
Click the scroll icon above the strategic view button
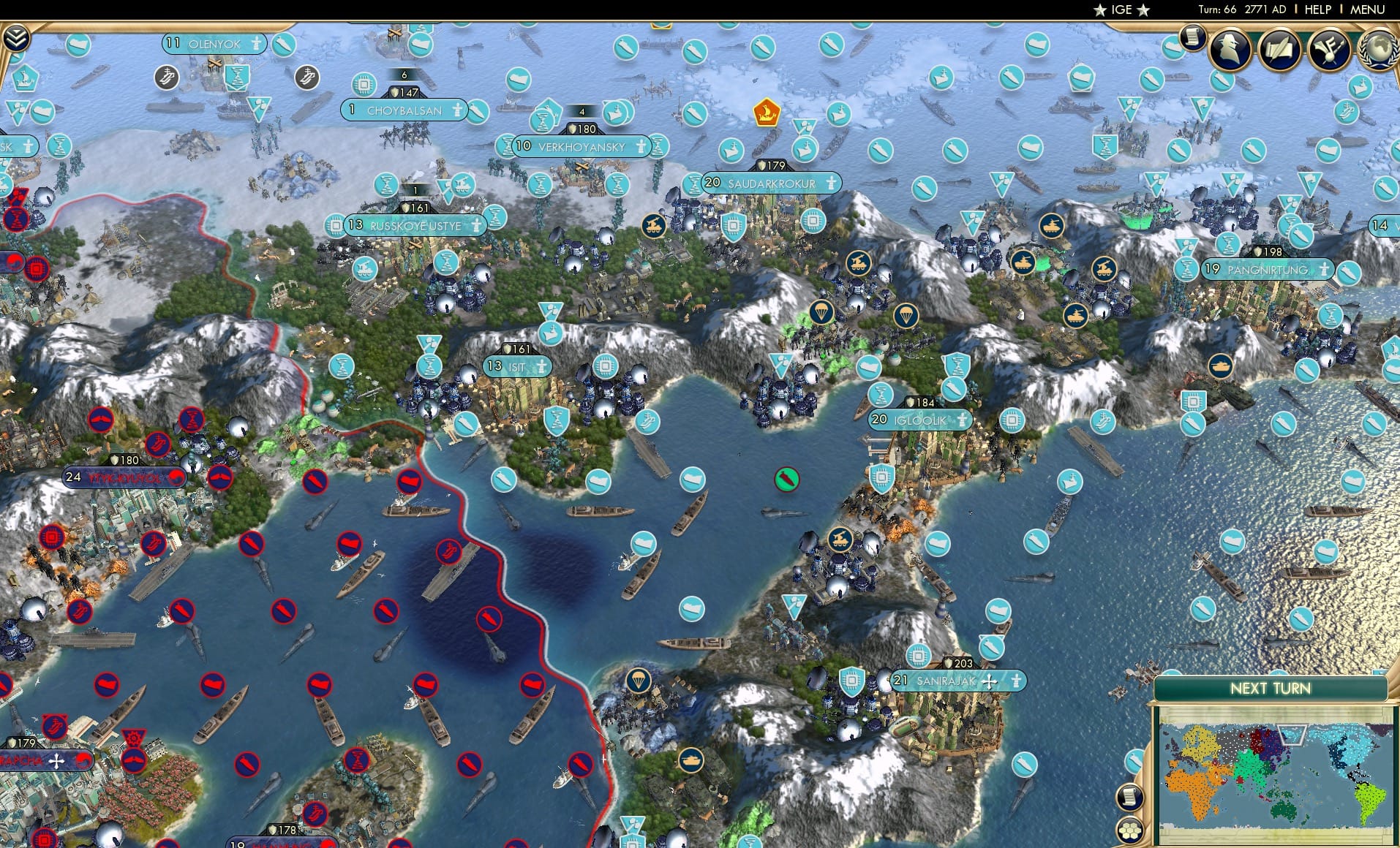tap(1129, 797)
